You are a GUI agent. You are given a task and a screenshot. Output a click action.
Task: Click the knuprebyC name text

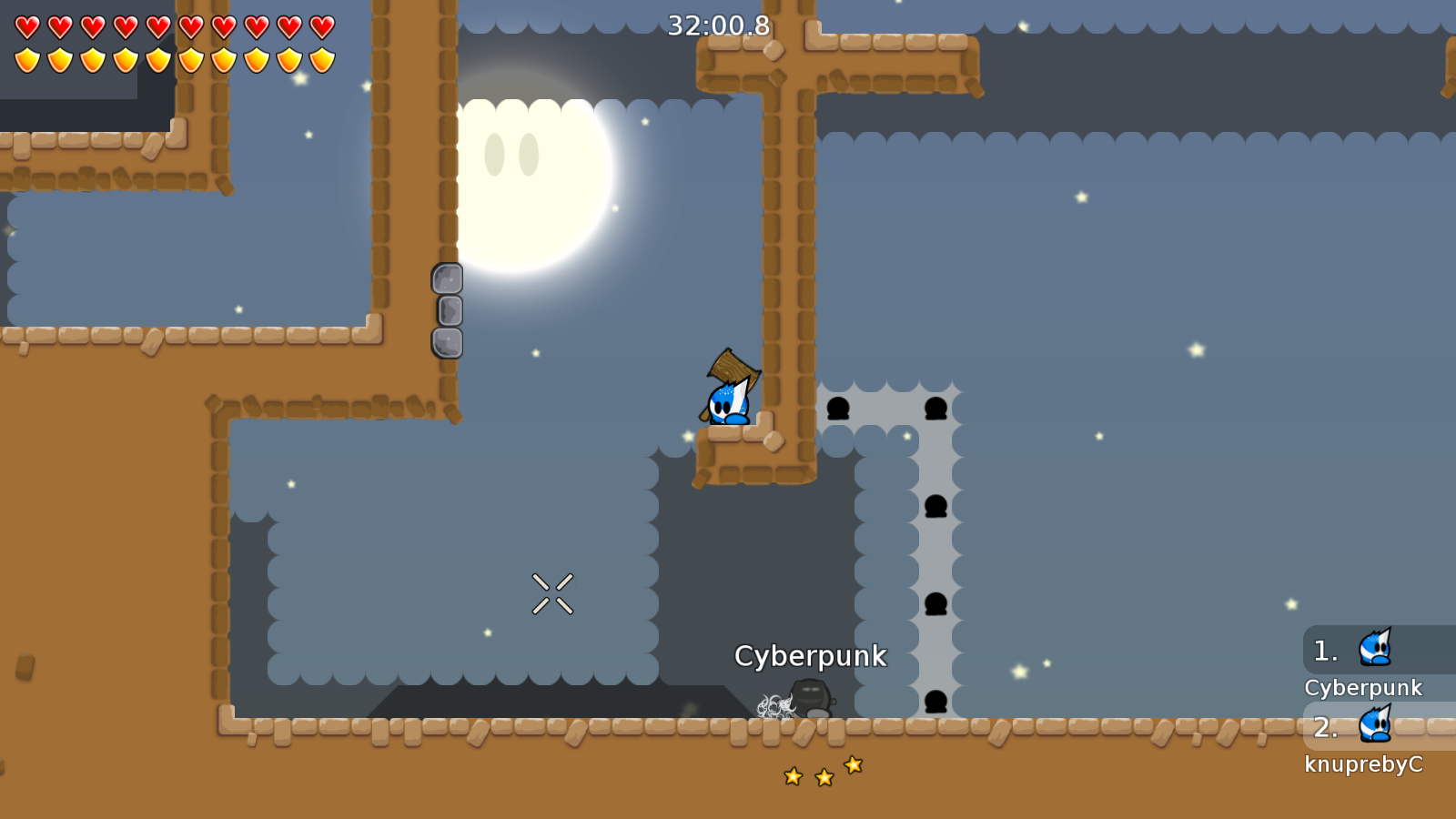[x=1365, y=765]
